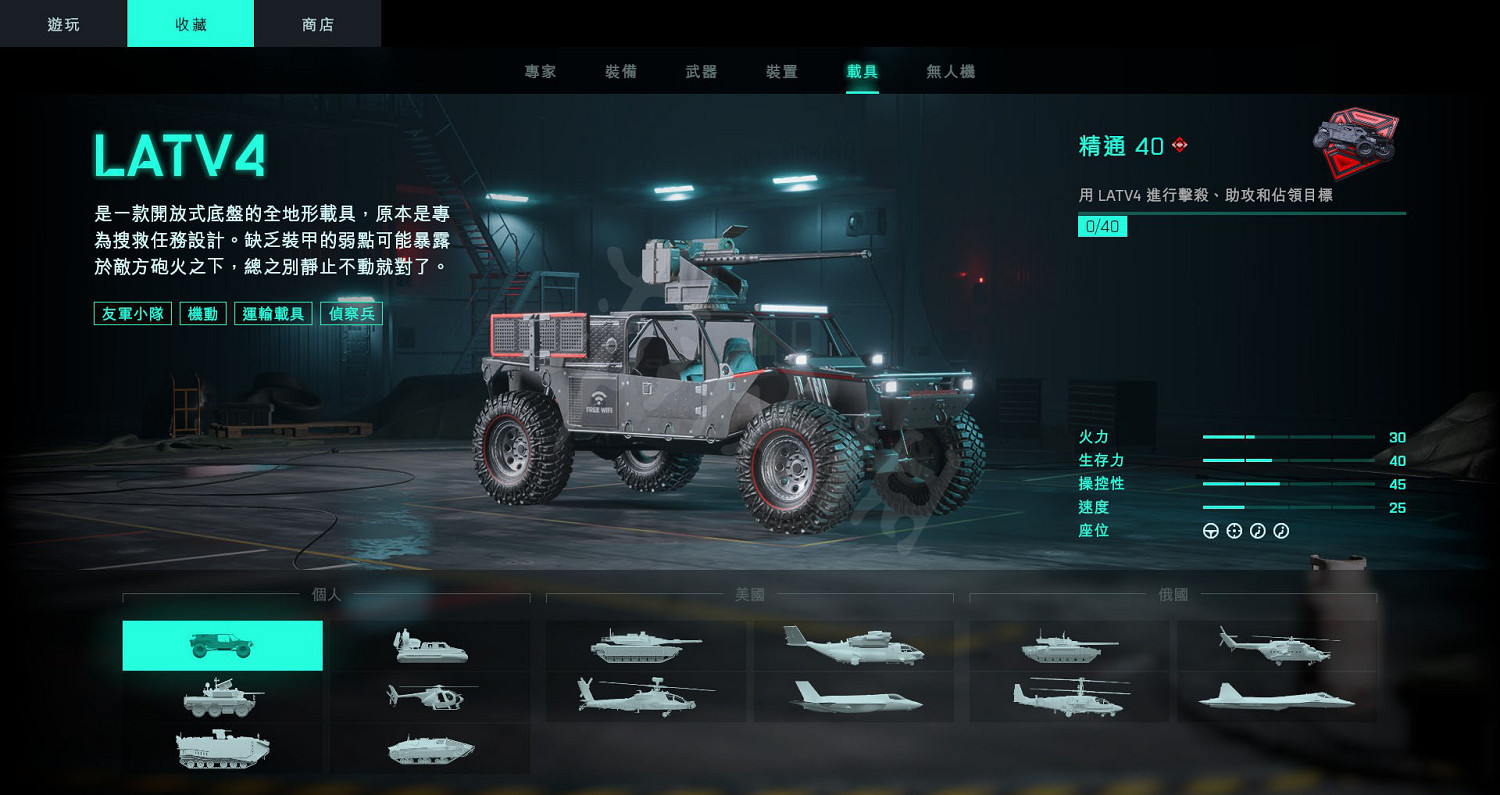Expand the 俄國 vehicle section
This screenshot has height=795, width=1500.
tap(1175, 595)
